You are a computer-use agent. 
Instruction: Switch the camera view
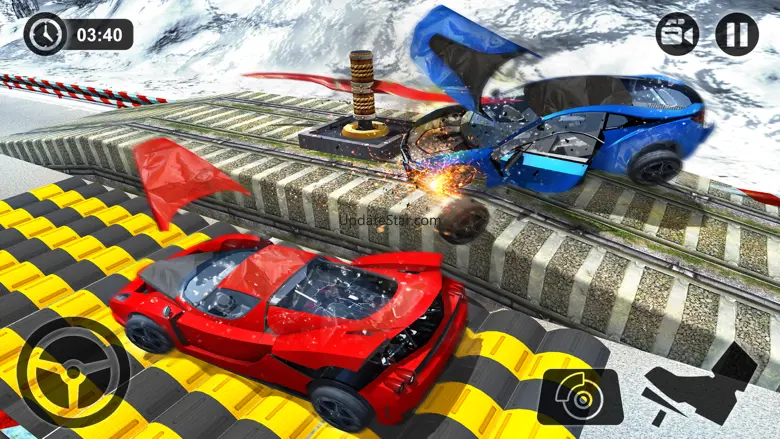(x=677, y=34)
